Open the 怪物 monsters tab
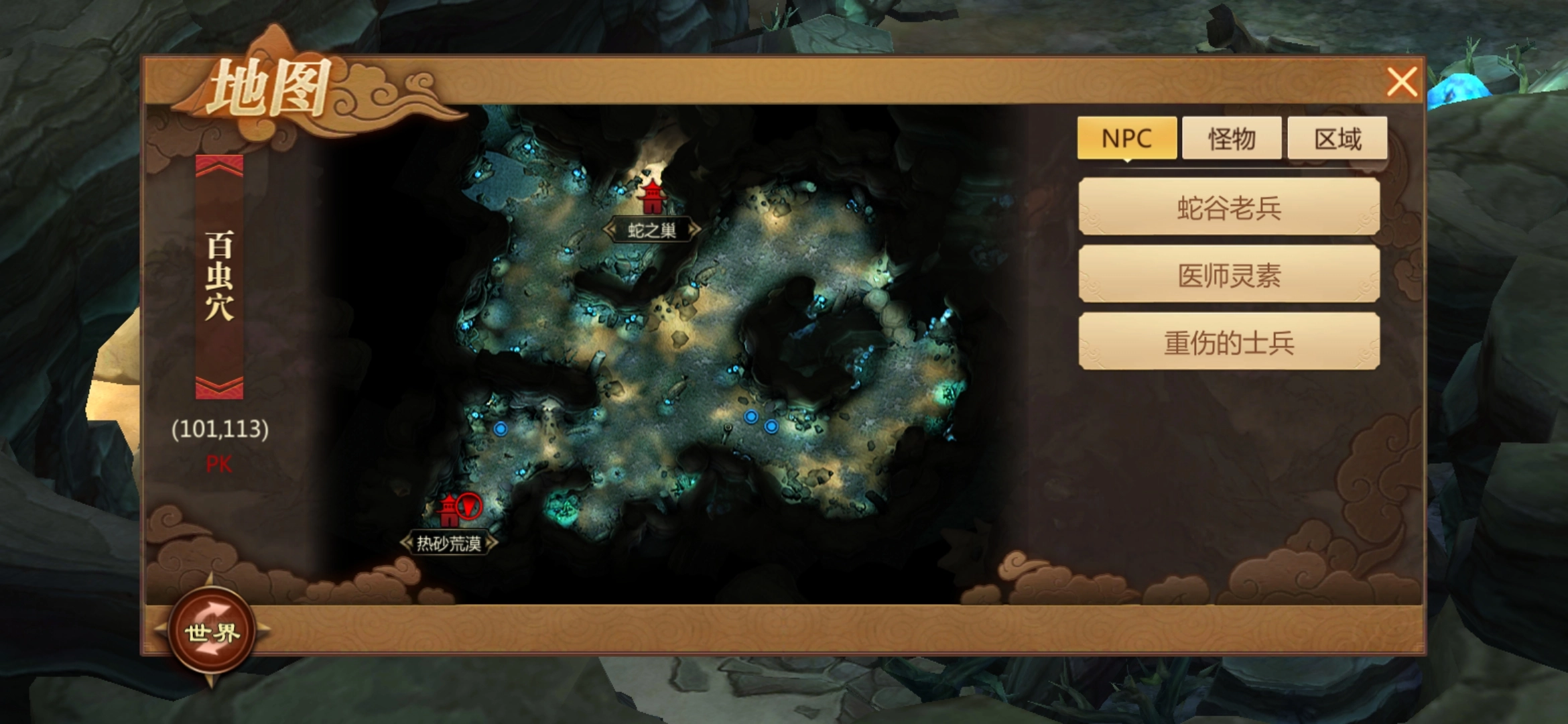 [1232, 138]
